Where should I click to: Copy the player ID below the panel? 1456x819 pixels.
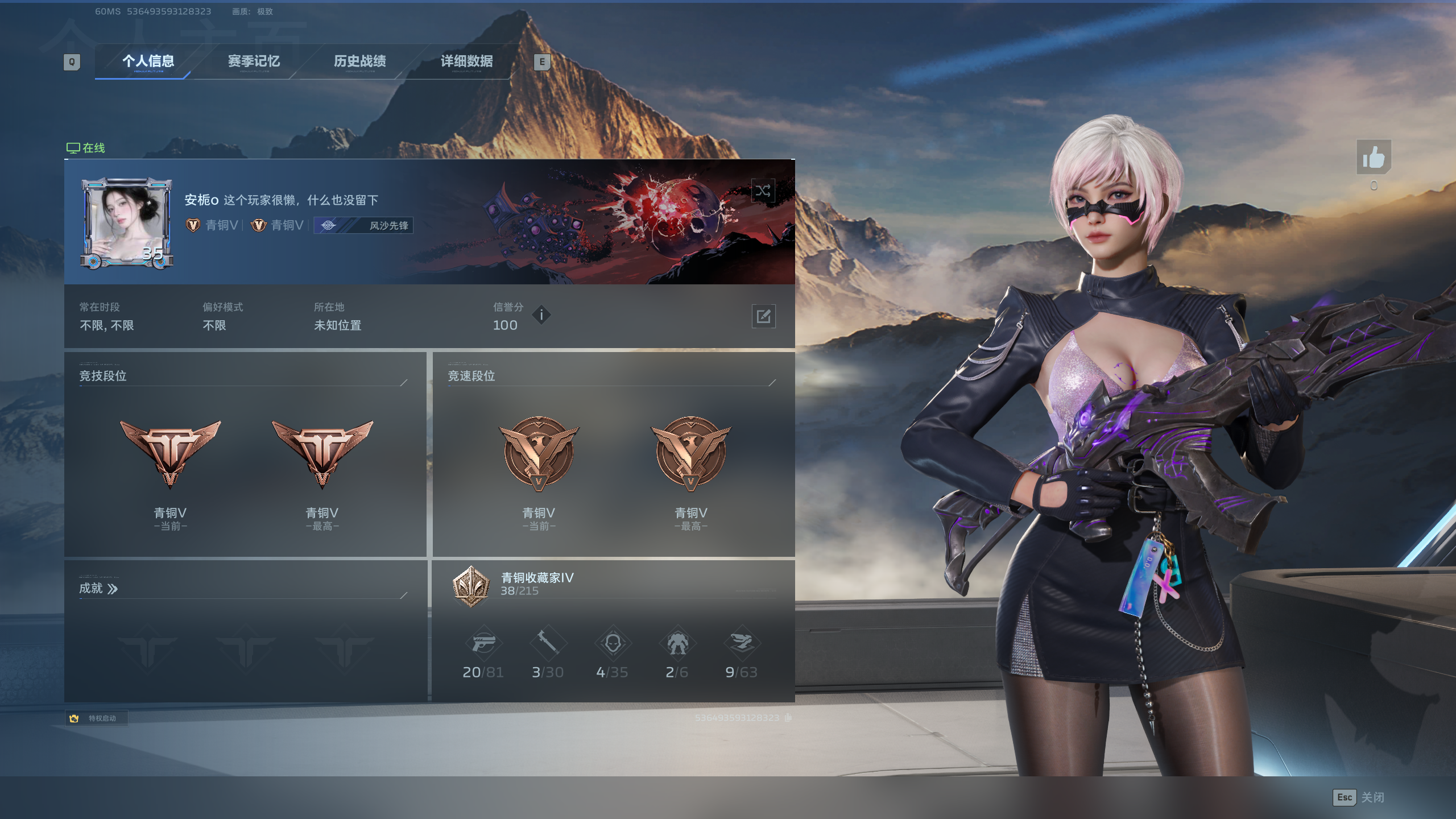coord(788,718)
